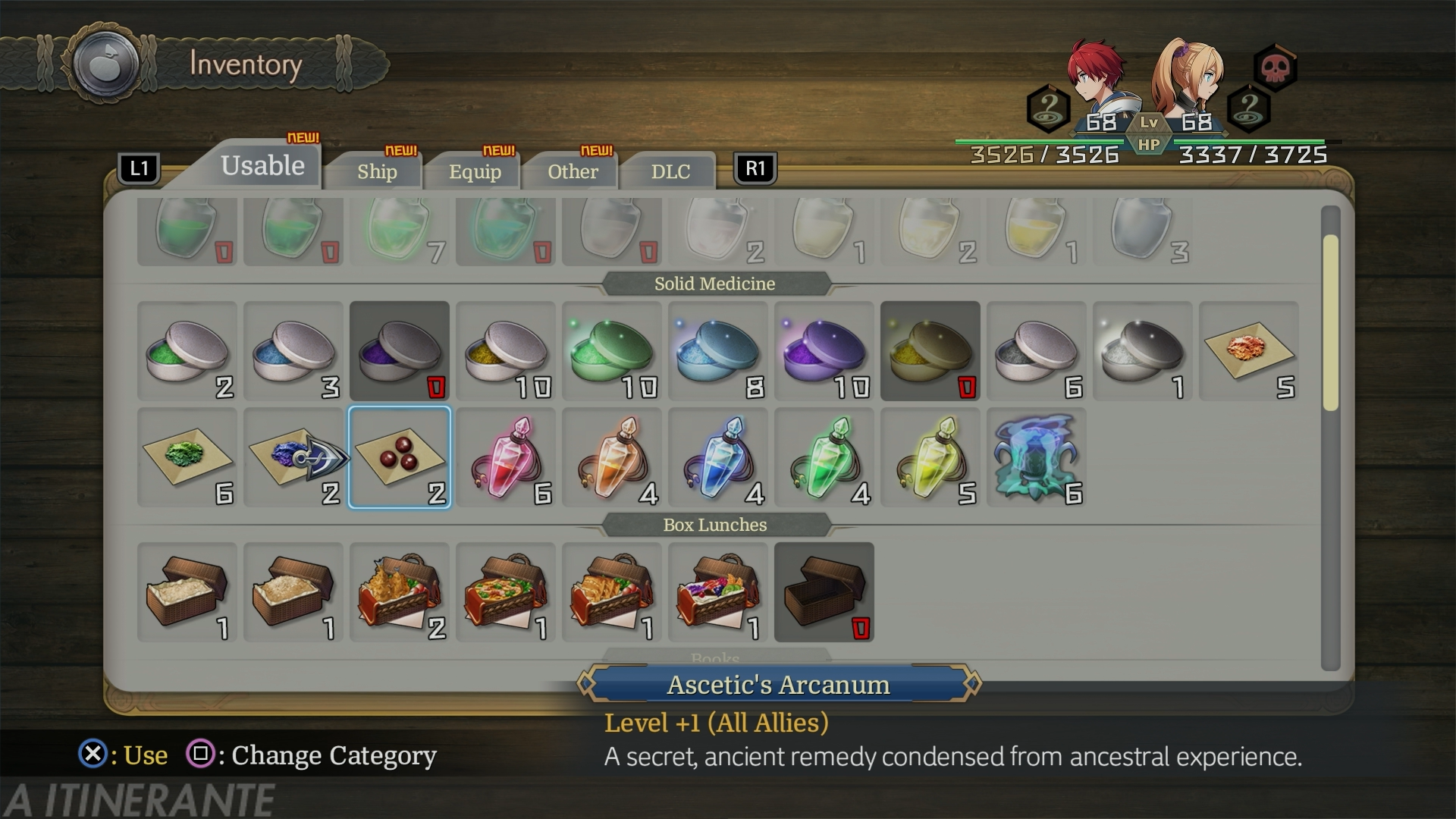
Task: Choose the Ascetic's Arcanum red pills slot
Action: (400, 457)
